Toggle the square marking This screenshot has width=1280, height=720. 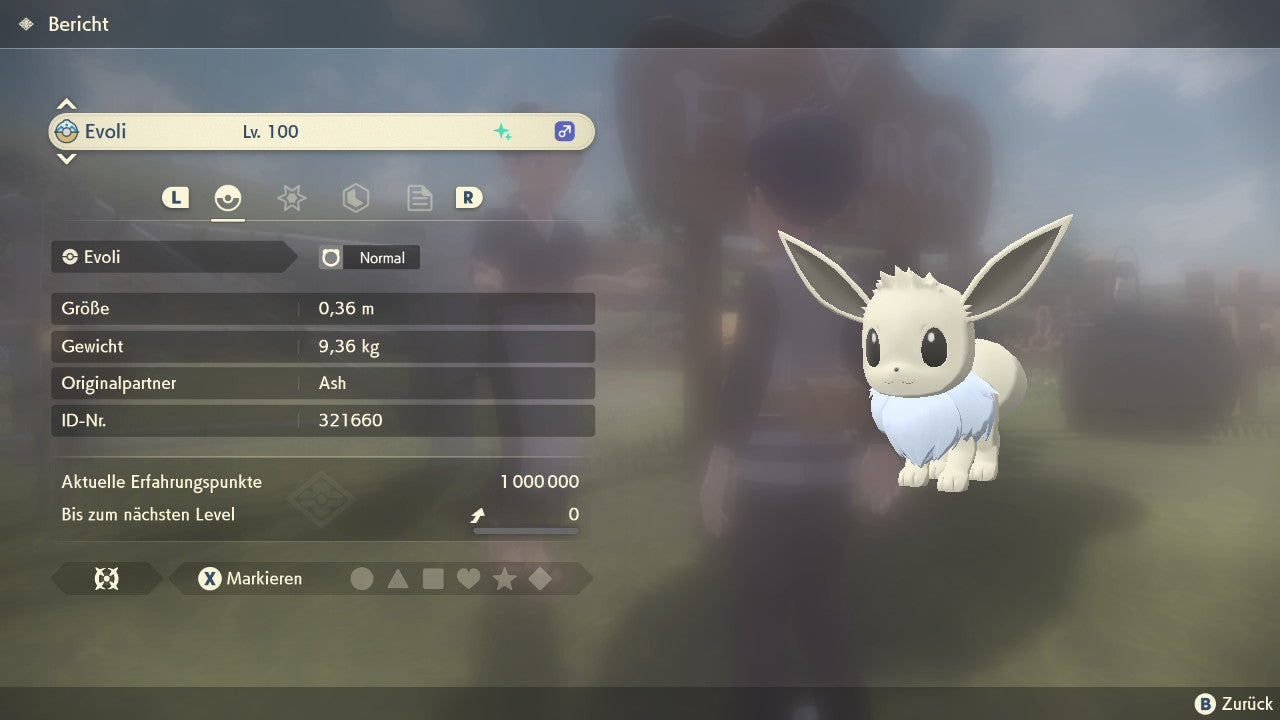coord(433,579)
